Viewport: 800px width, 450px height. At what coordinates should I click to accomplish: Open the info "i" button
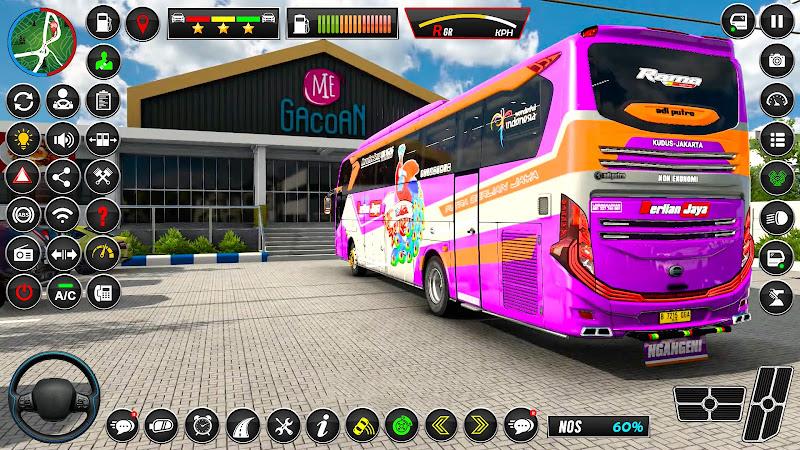pyautogui.click(x=323, y=424)
